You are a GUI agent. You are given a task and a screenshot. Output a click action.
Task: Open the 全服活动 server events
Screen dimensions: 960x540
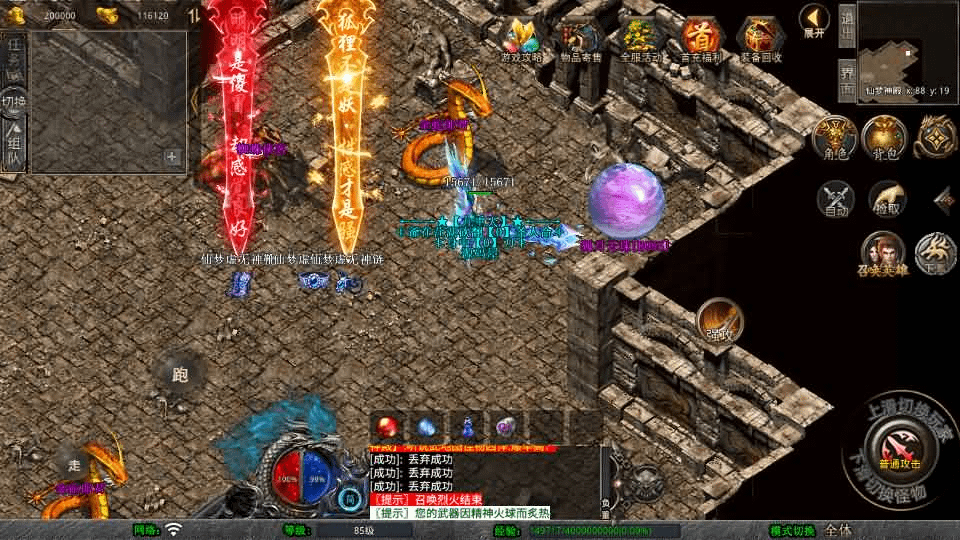(640, 40)
